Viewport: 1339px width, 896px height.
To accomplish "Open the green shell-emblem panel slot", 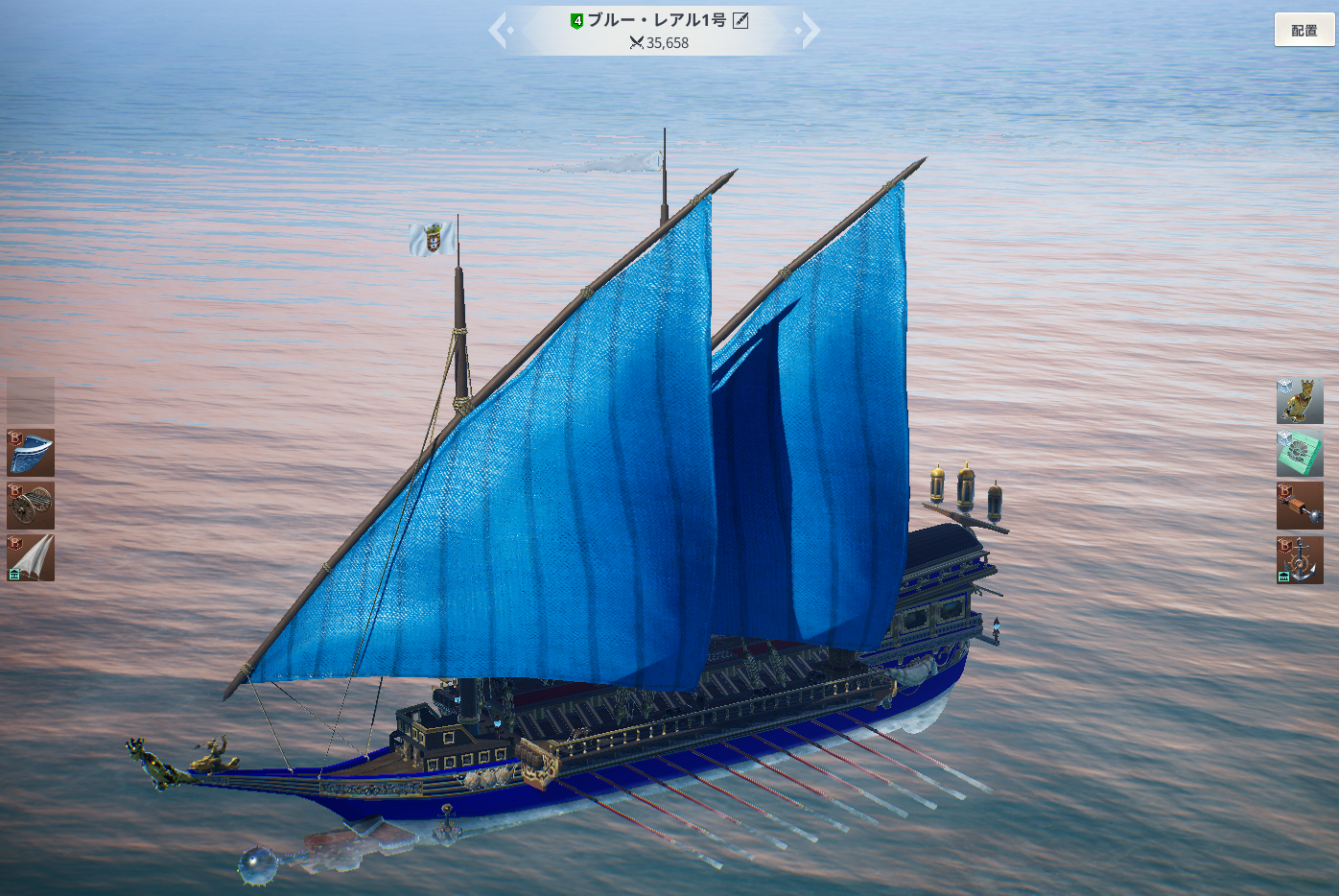I will pyautogui.click(x=1300, y=453).
